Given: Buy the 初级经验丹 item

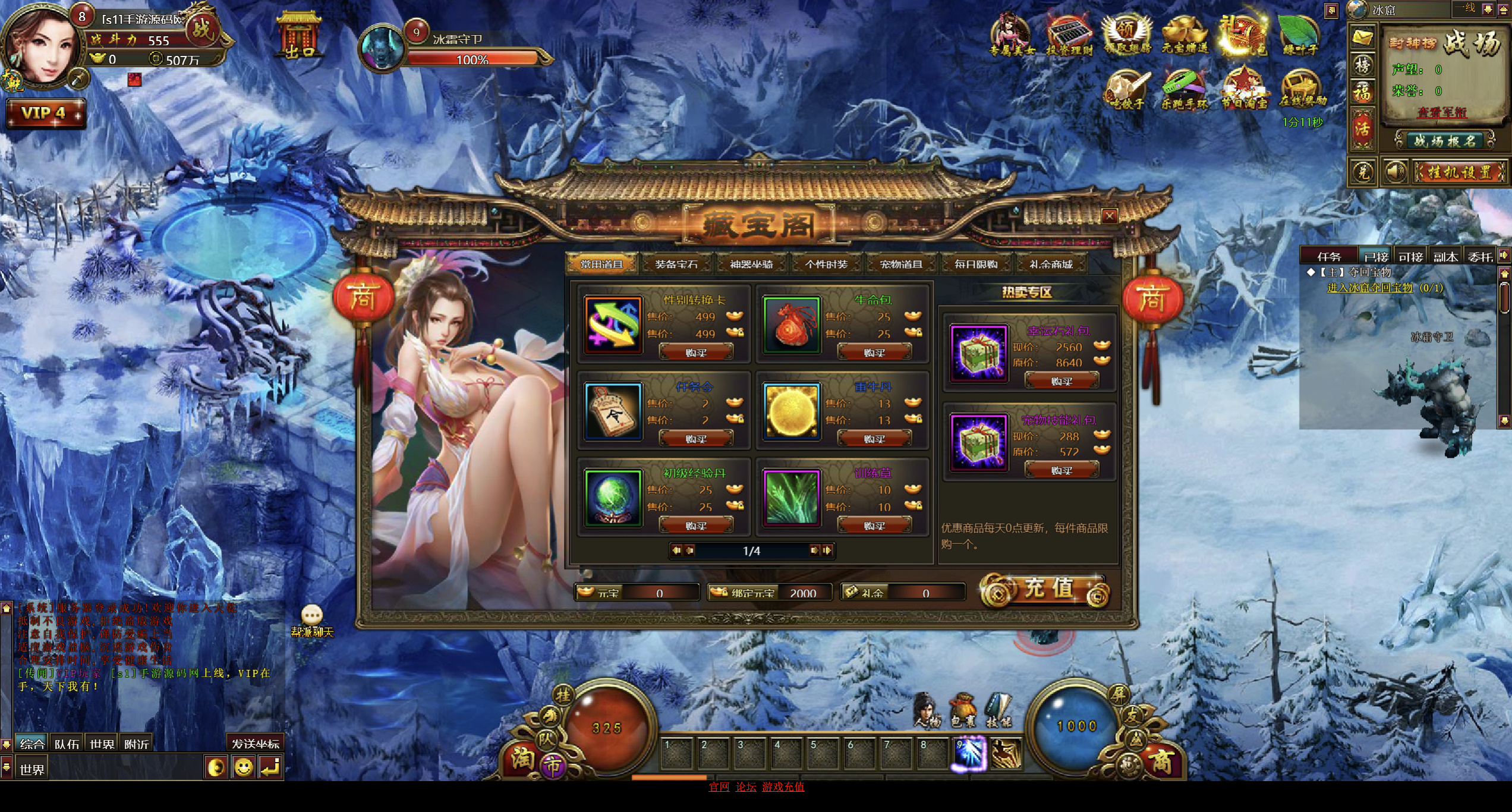Looking at the screenshot, I should (696, 525).
